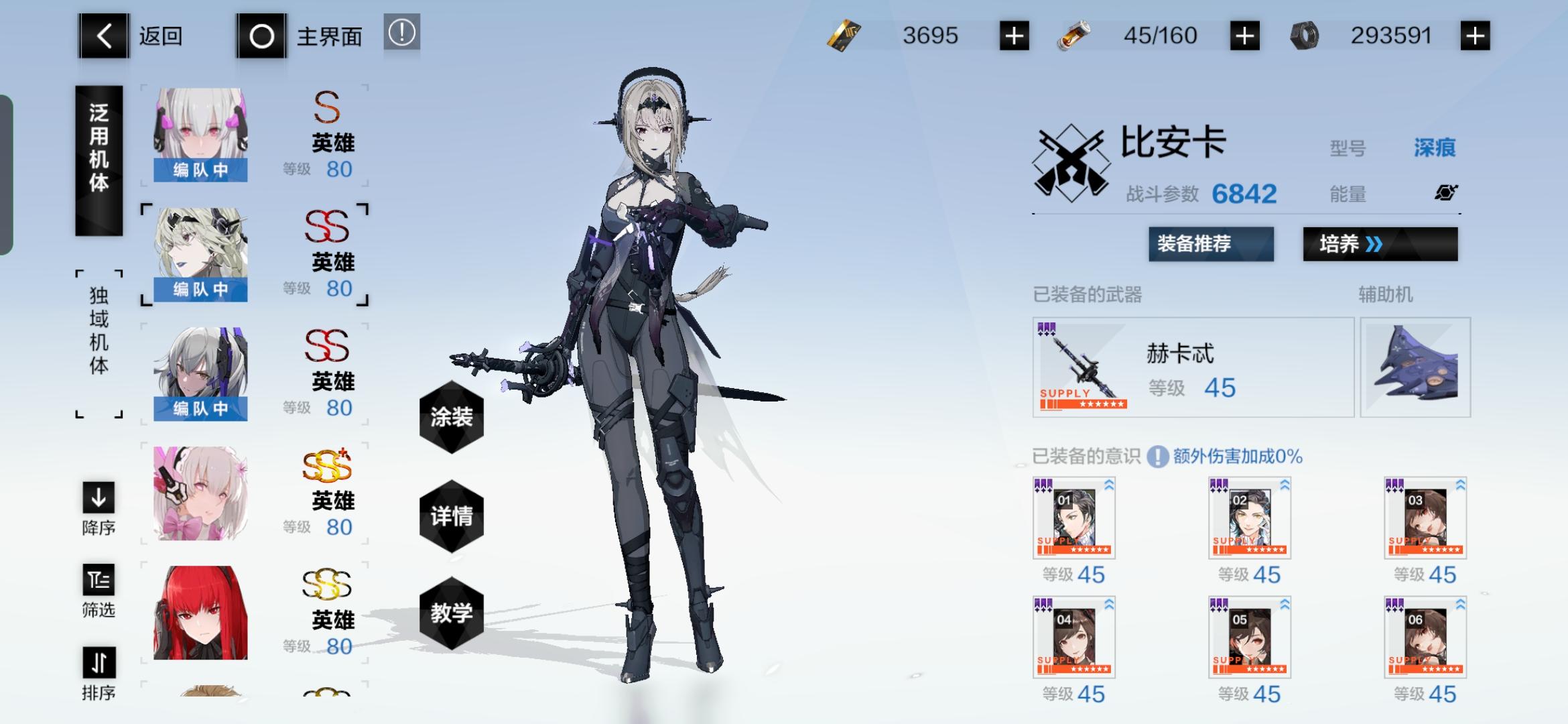Click the exclamation notice icon near 主界面
Viewport: 1568px width, 724px height.
point(401,35)
